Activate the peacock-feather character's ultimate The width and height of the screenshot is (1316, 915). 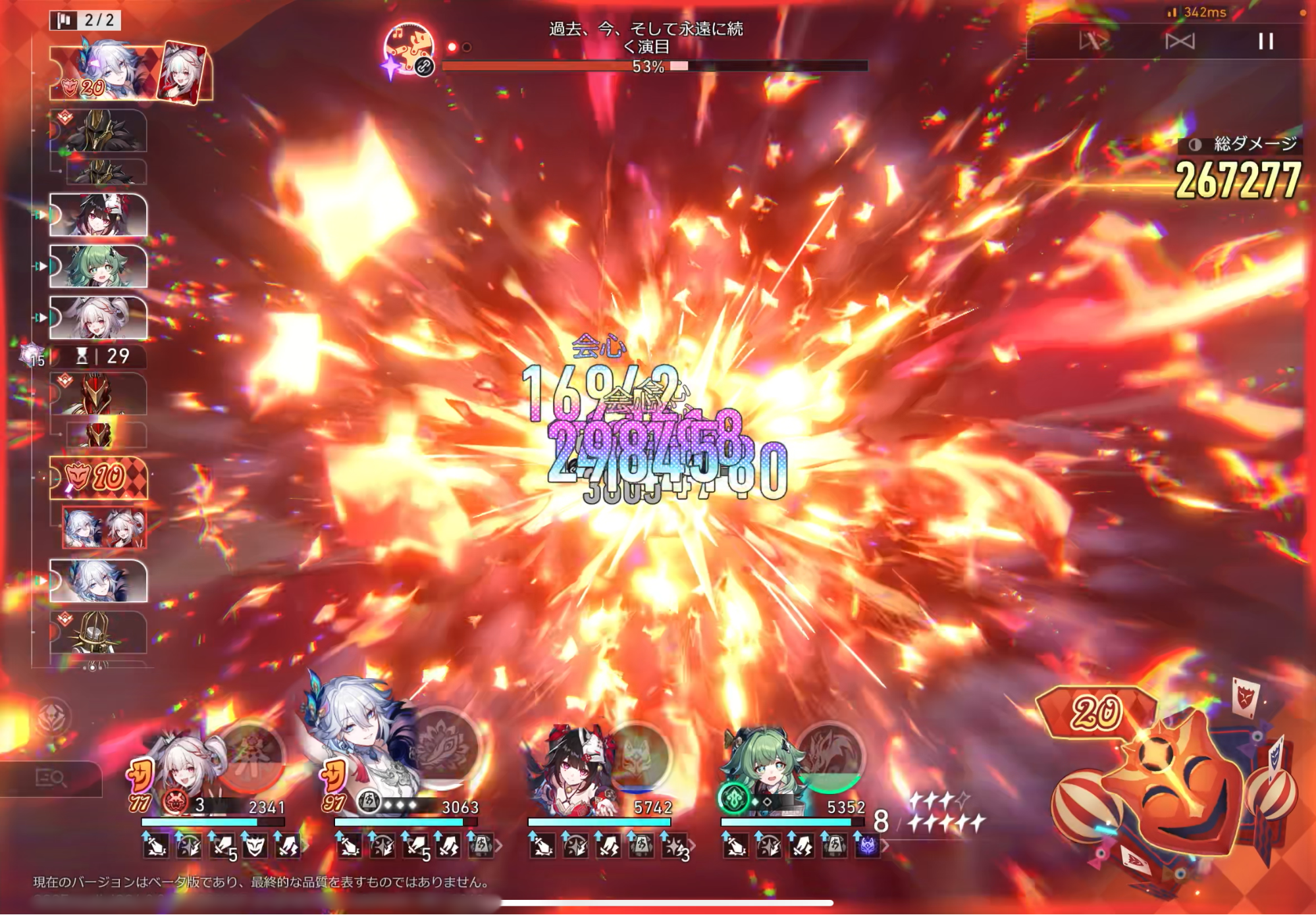coord(446,749)
